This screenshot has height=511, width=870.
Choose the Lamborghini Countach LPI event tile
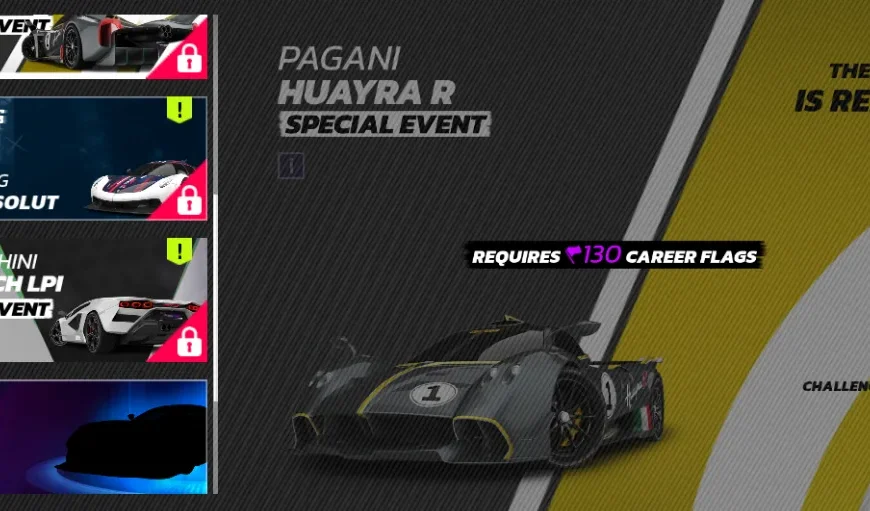[103, 299]
